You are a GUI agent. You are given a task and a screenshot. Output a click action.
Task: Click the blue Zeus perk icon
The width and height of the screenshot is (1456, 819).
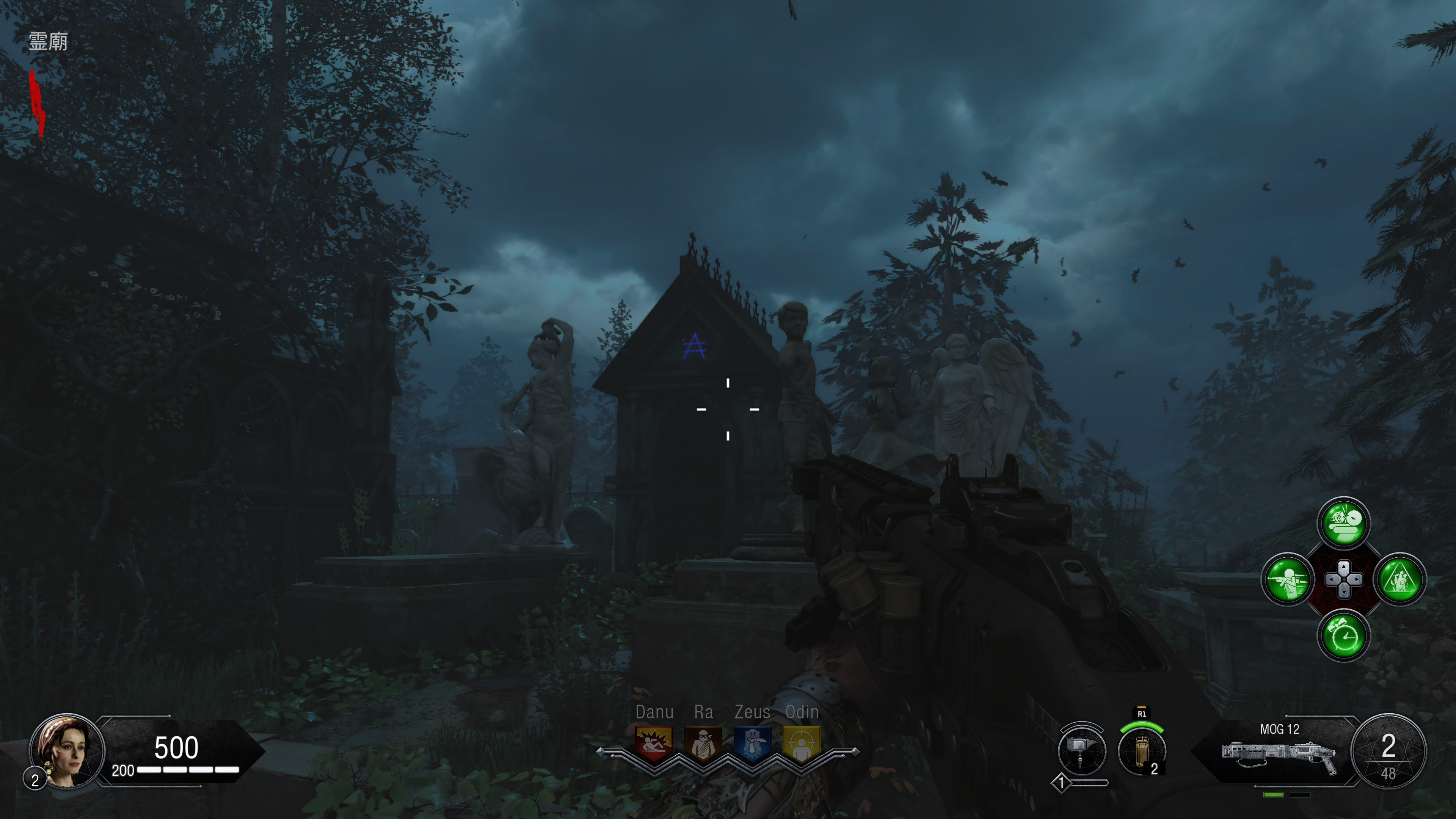pos(752,743)
